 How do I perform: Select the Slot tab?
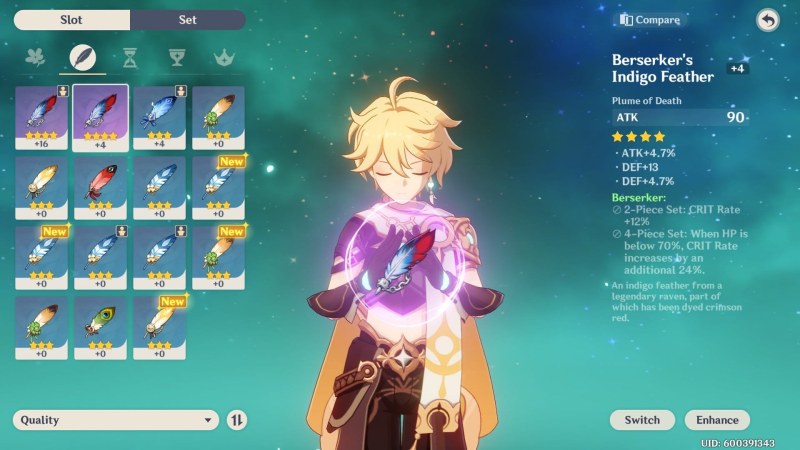pos(72,20)
